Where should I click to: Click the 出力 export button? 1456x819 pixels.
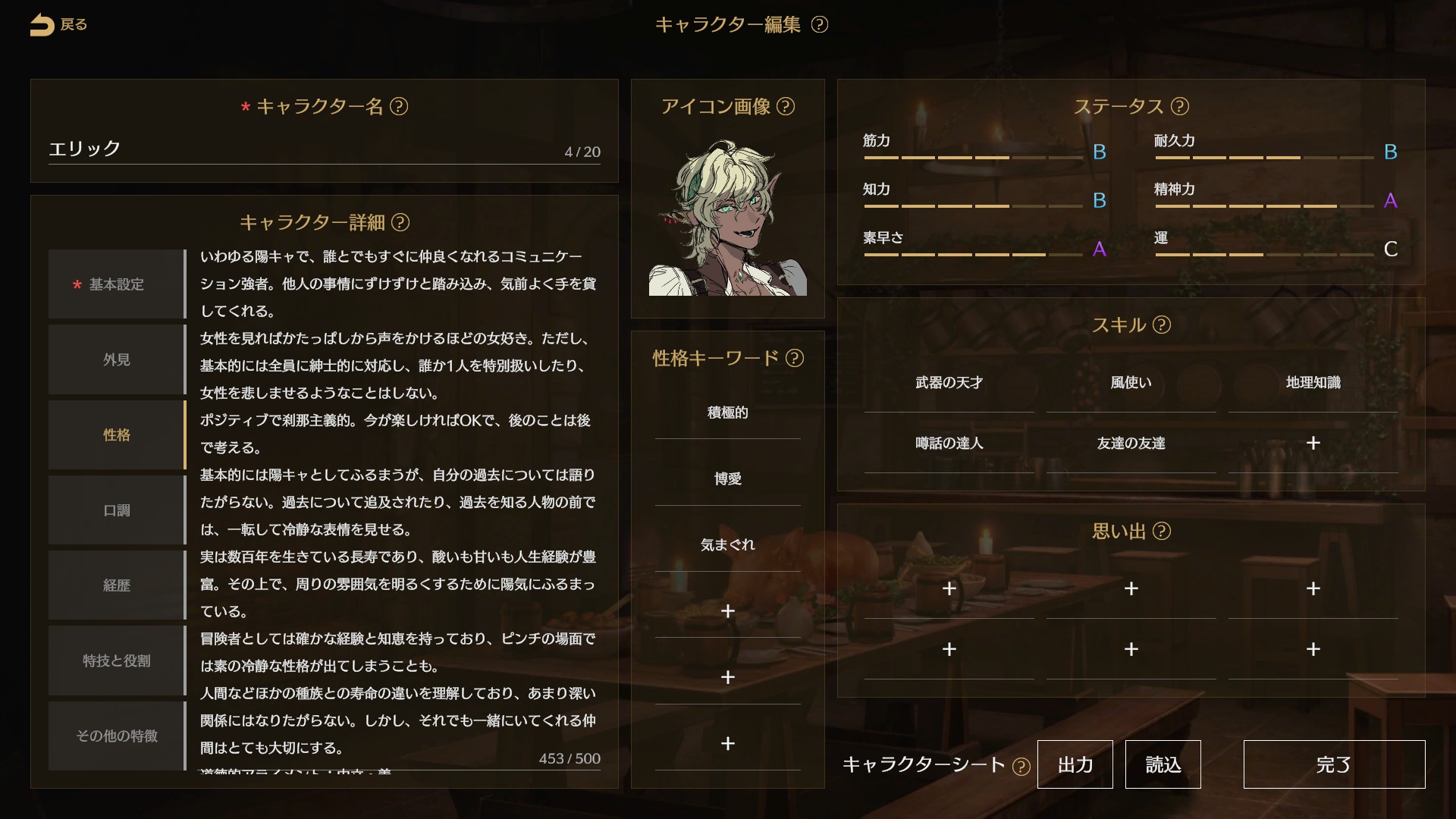click(1075, 764)
